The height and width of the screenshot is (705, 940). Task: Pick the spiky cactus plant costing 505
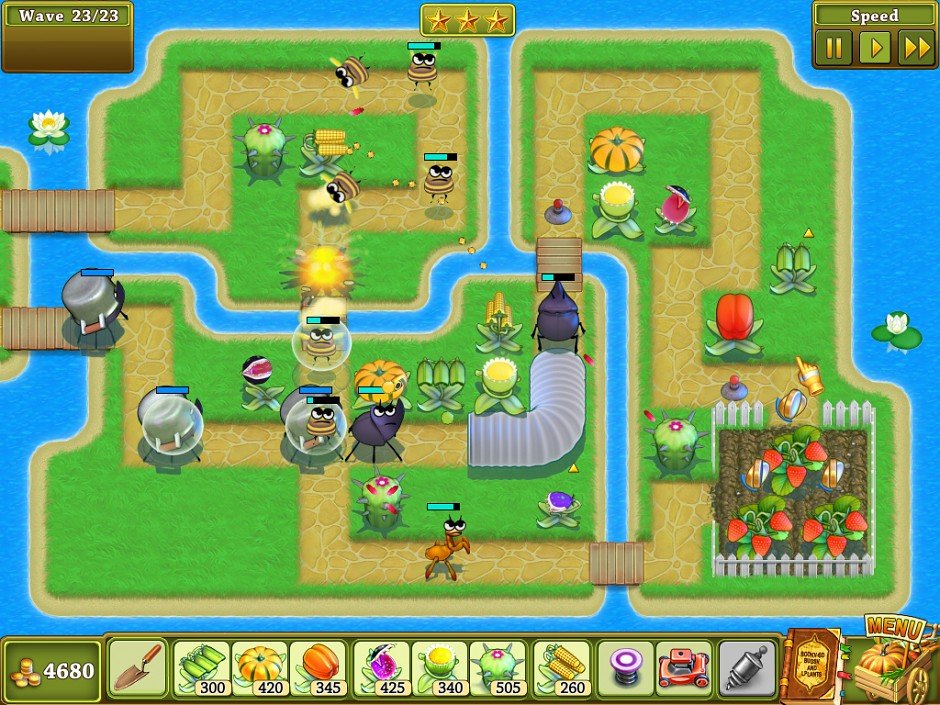click(498, 667)
